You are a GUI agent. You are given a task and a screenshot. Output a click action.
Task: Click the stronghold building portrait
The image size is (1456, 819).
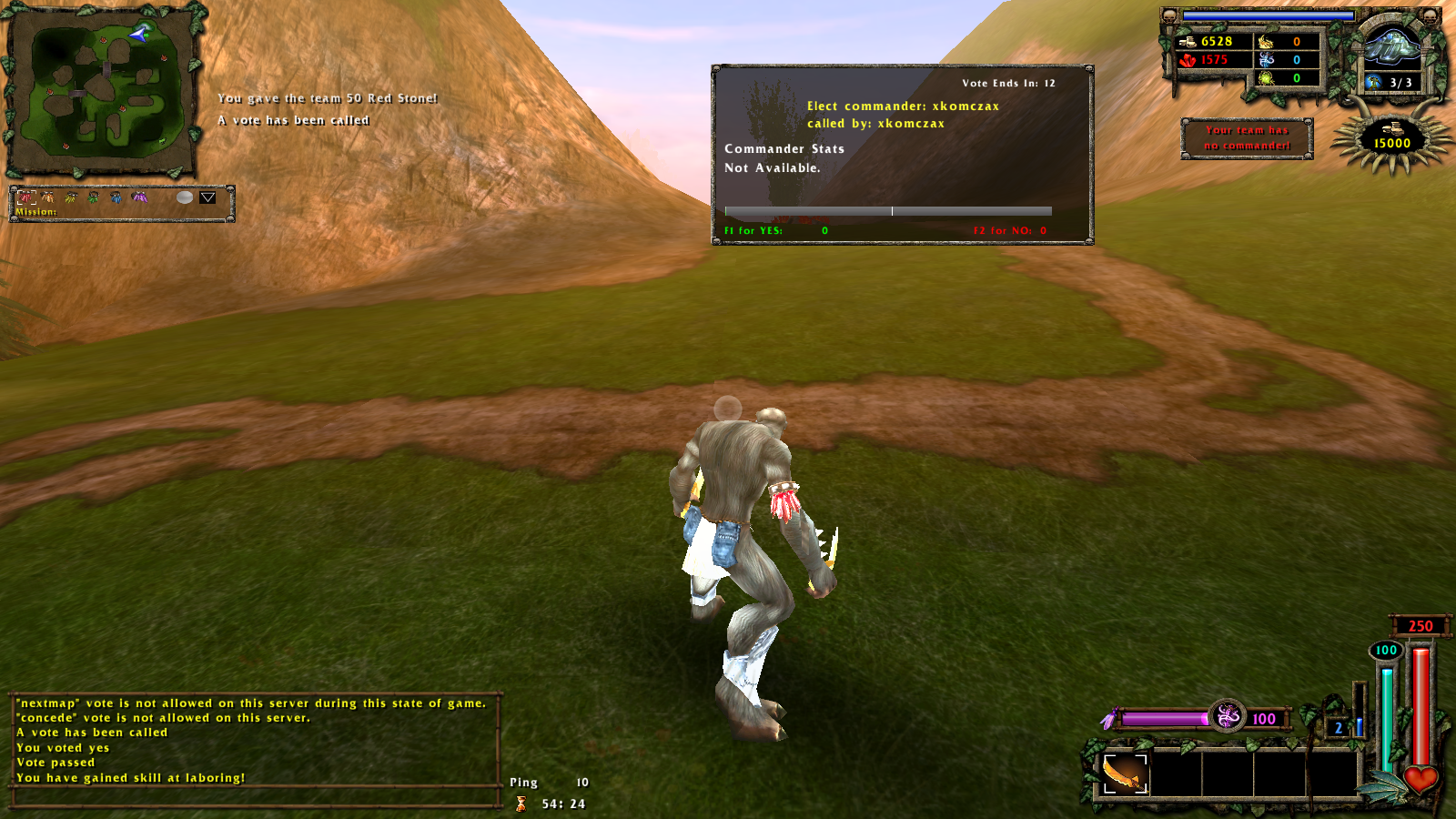1390,45
